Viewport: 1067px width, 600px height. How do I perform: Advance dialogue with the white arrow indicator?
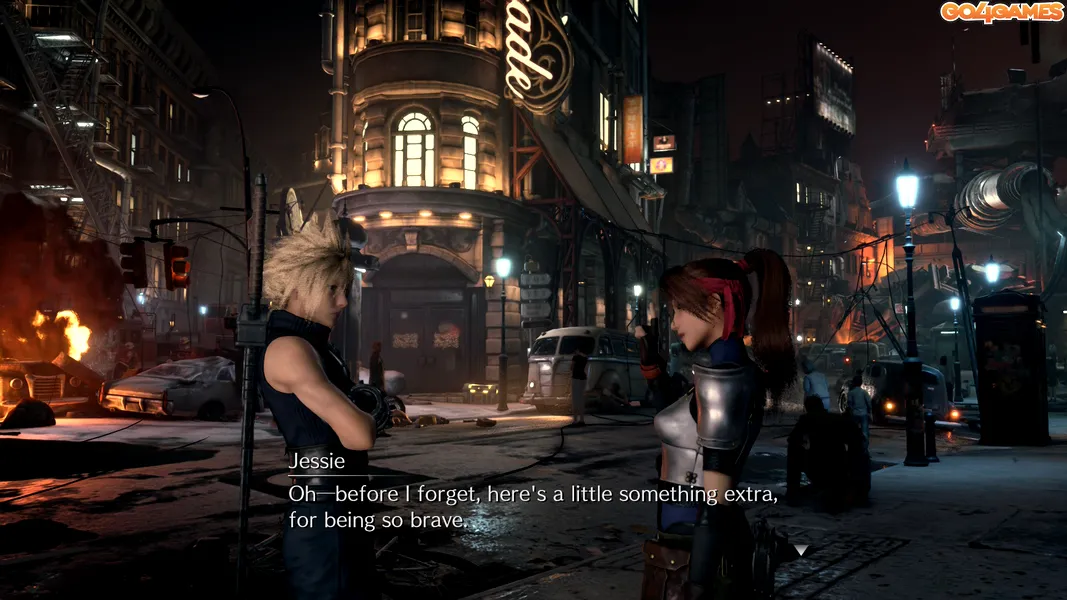(800, 550)
